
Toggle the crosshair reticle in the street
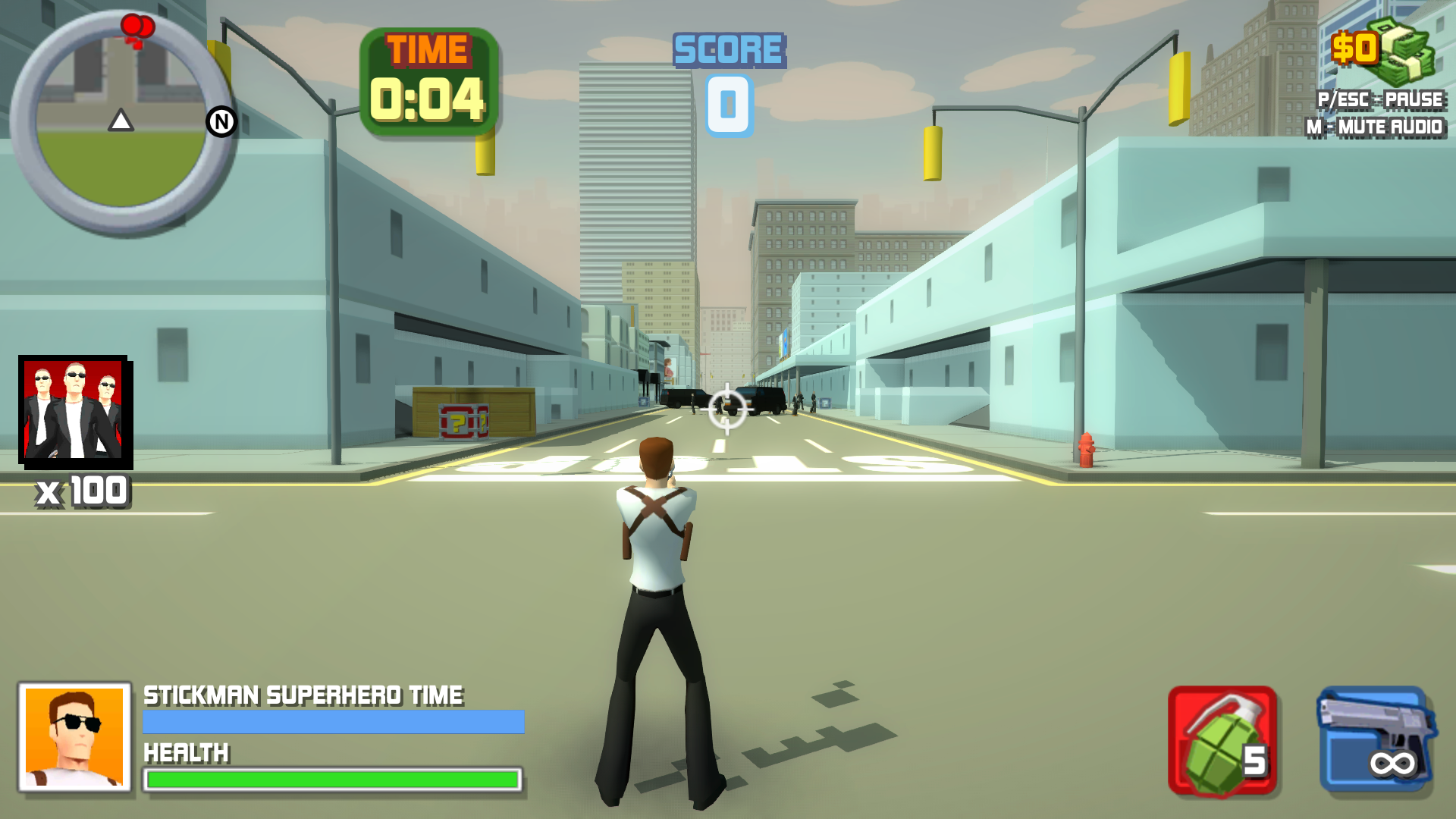726,409
